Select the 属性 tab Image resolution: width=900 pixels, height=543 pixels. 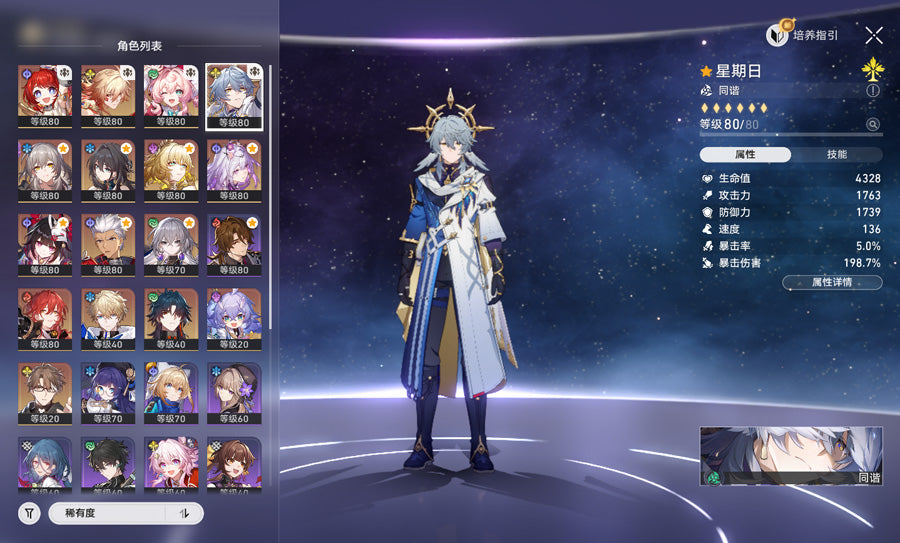point(745,155)
